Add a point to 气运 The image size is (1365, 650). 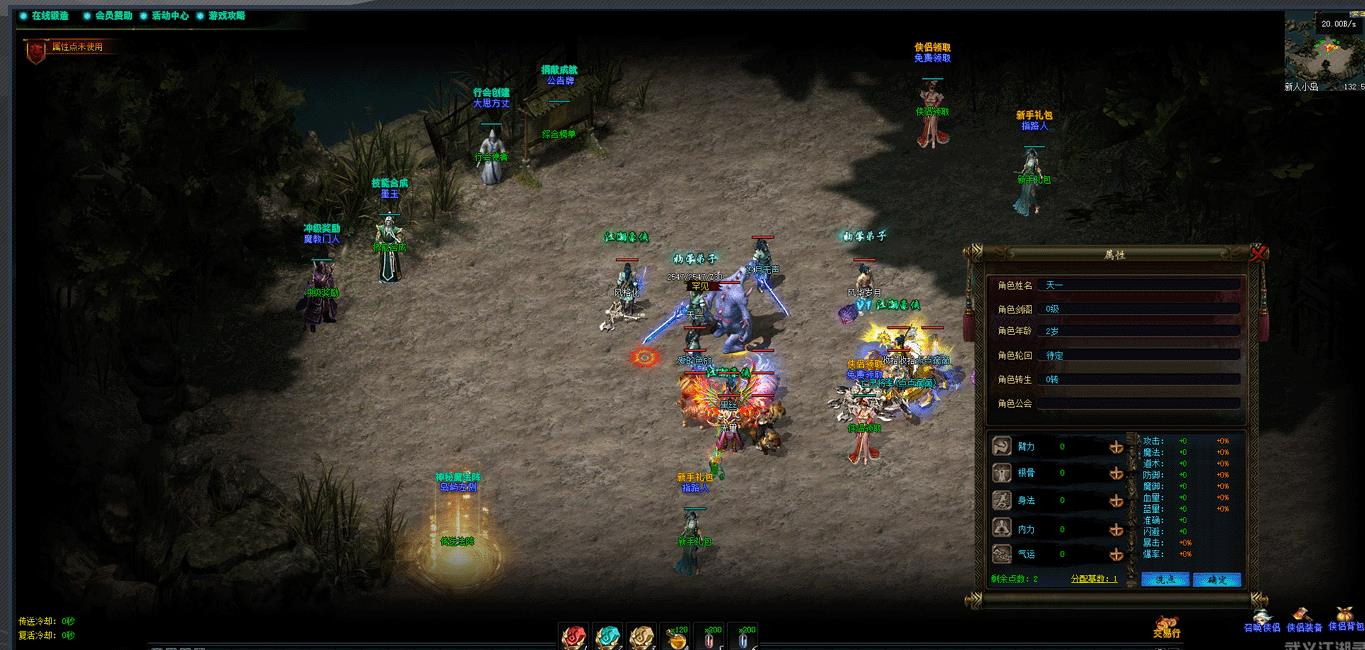[x=1117, y=554]
